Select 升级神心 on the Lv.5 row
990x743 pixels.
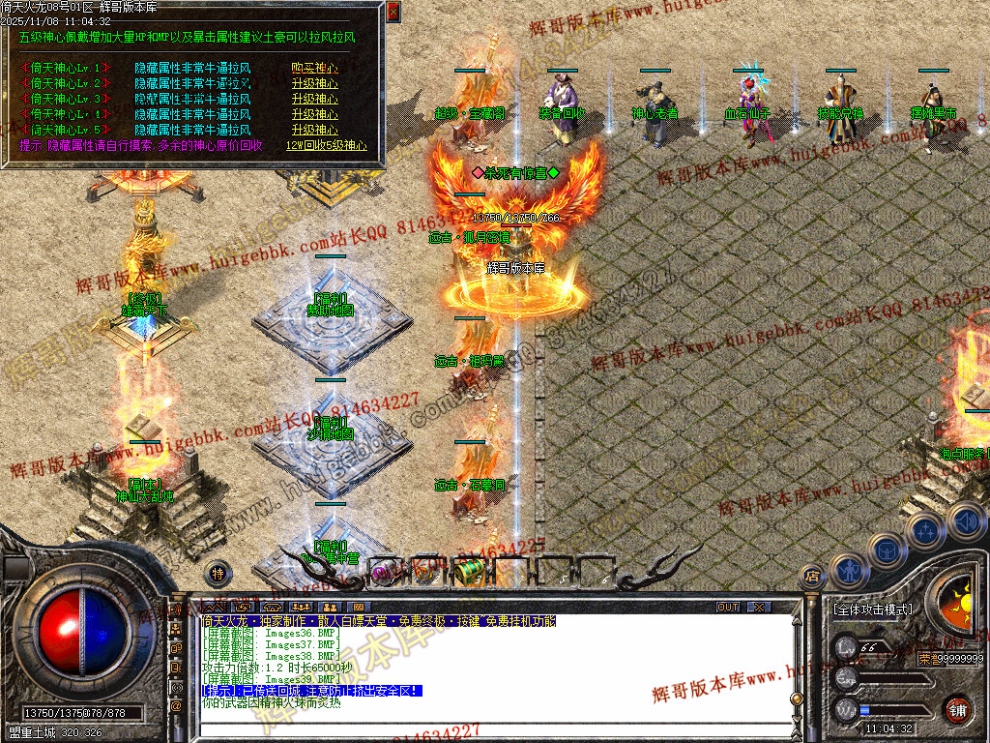click(314, 130)
